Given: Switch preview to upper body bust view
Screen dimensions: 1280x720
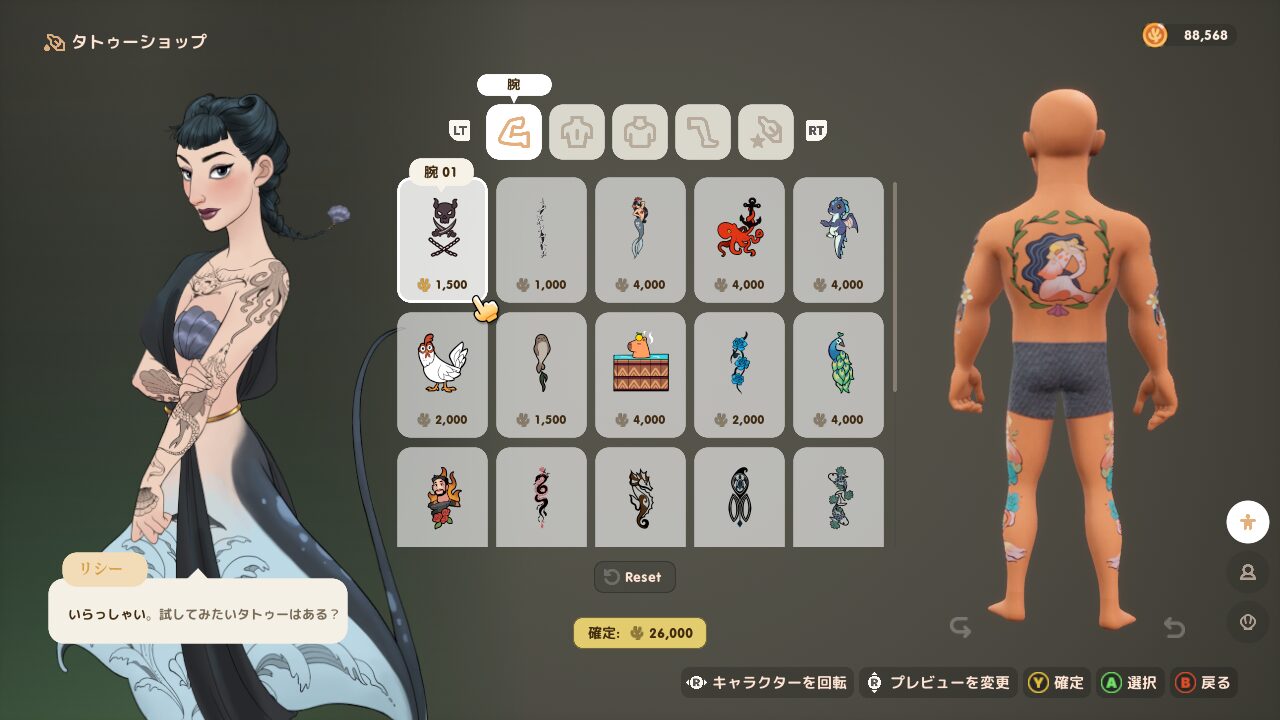Looking at the screenshot, I should tap(1247, 572).
